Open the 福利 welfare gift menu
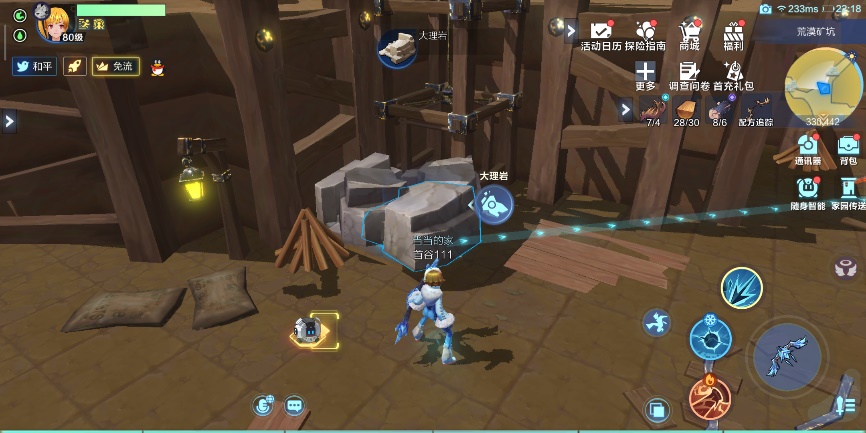Viewport: 866px width, 433px height. point(733,35)
